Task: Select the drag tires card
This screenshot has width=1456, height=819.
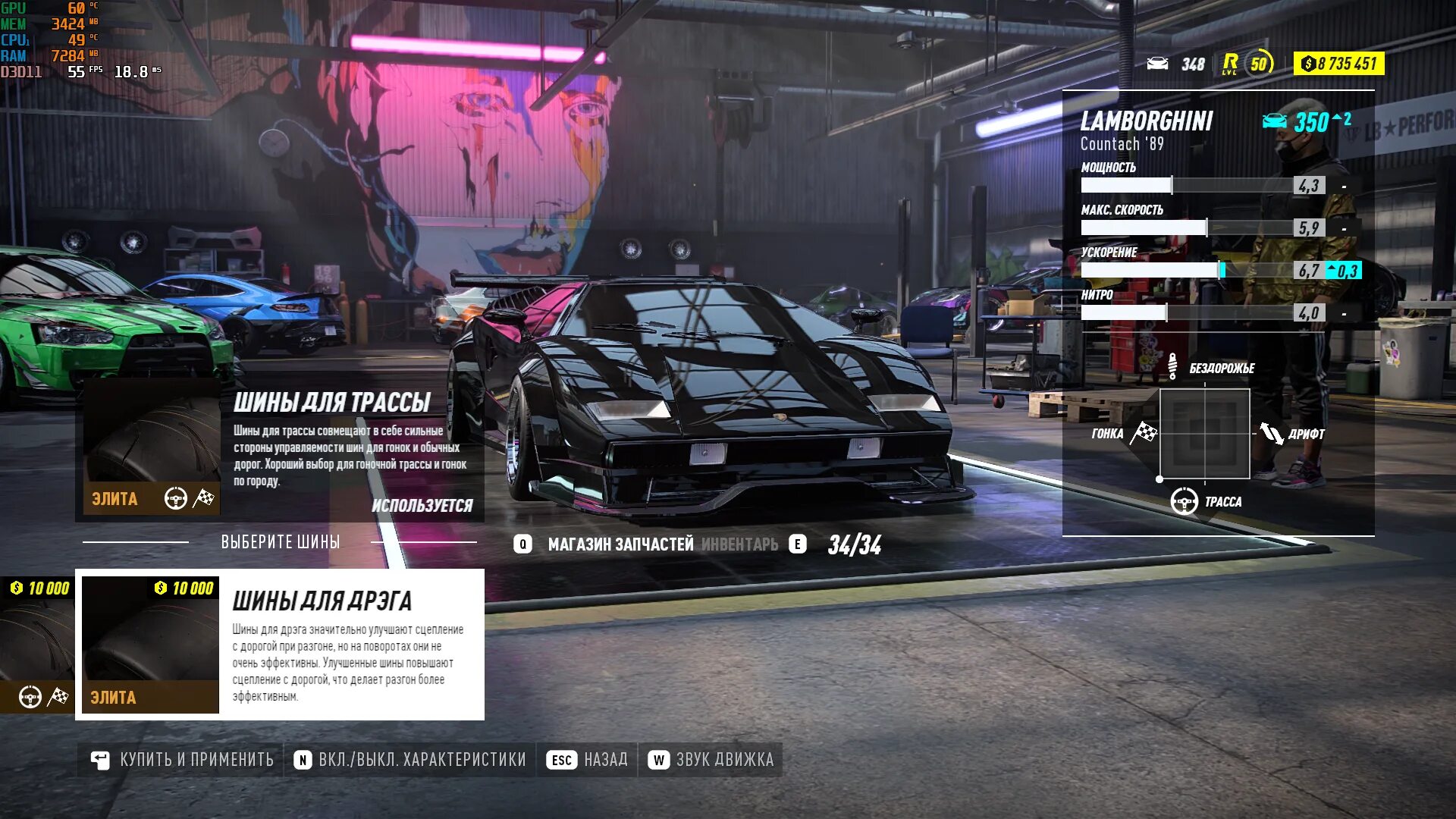Action: [x=280, y=645]
